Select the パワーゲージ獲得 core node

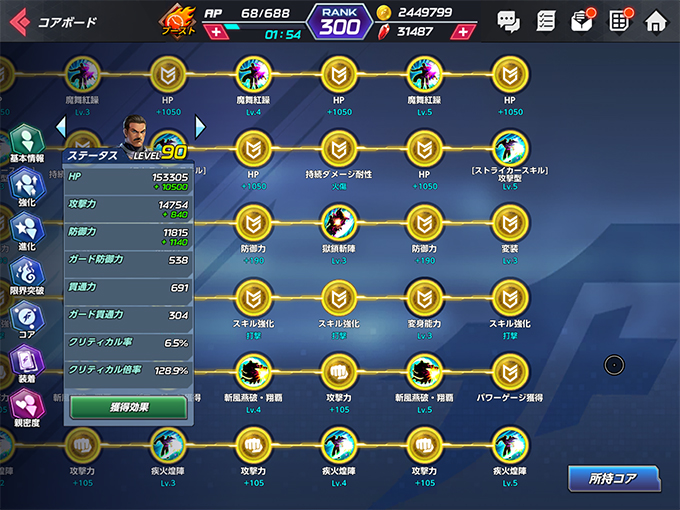point(510,372)
